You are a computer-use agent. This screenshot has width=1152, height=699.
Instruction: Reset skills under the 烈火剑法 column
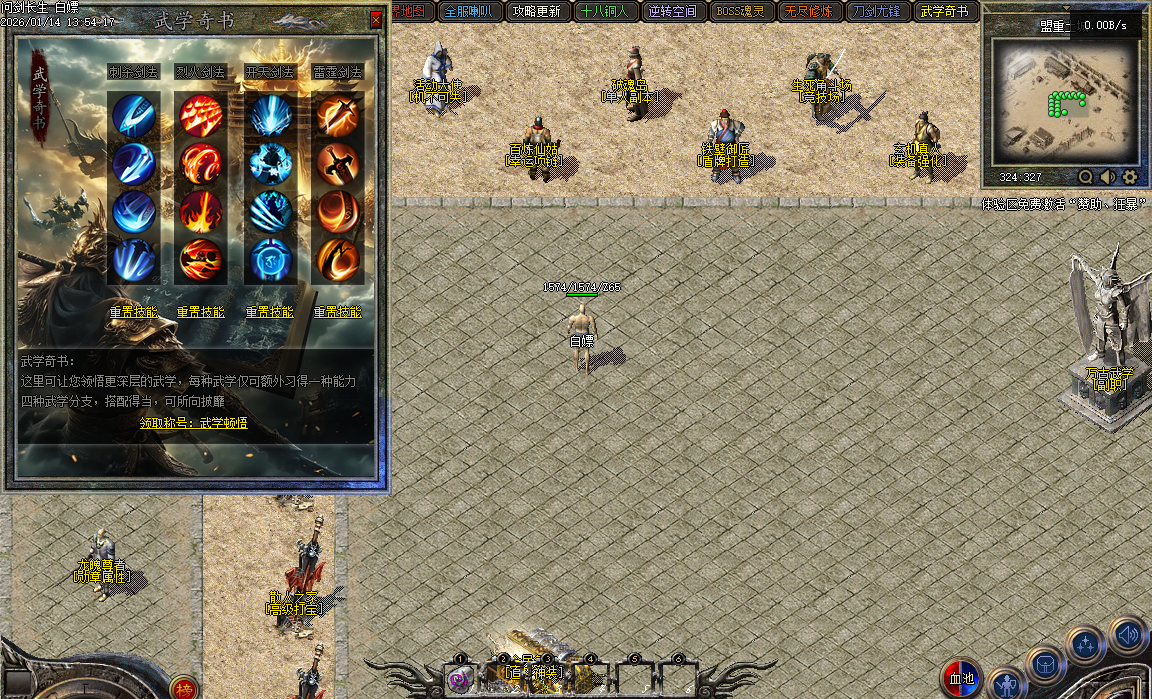point(201,312)
